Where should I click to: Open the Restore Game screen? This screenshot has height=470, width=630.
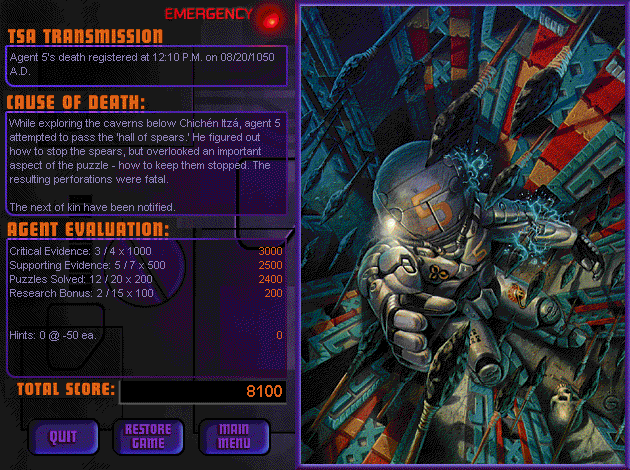point(148,435)
